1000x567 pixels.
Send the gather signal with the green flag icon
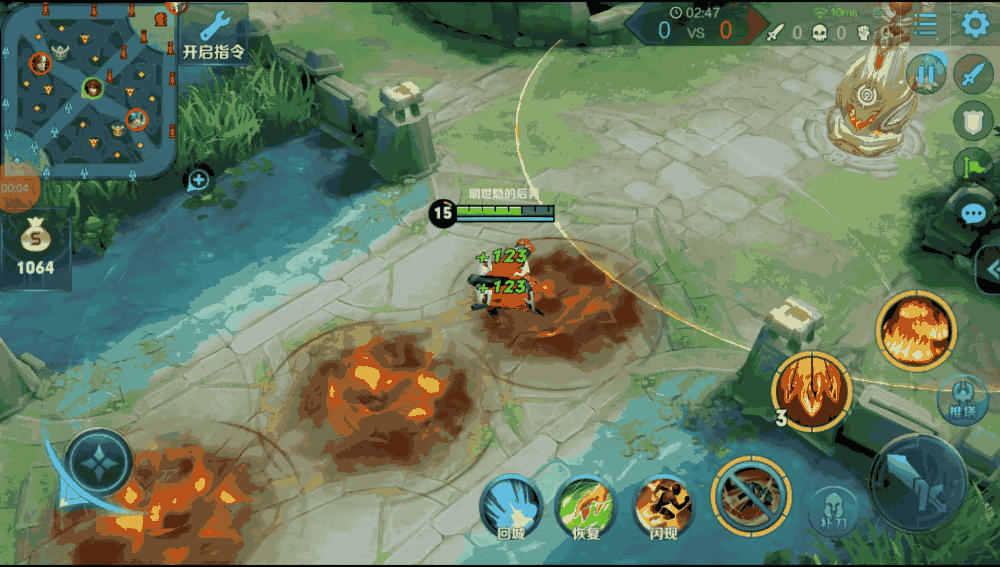[972, 166]
